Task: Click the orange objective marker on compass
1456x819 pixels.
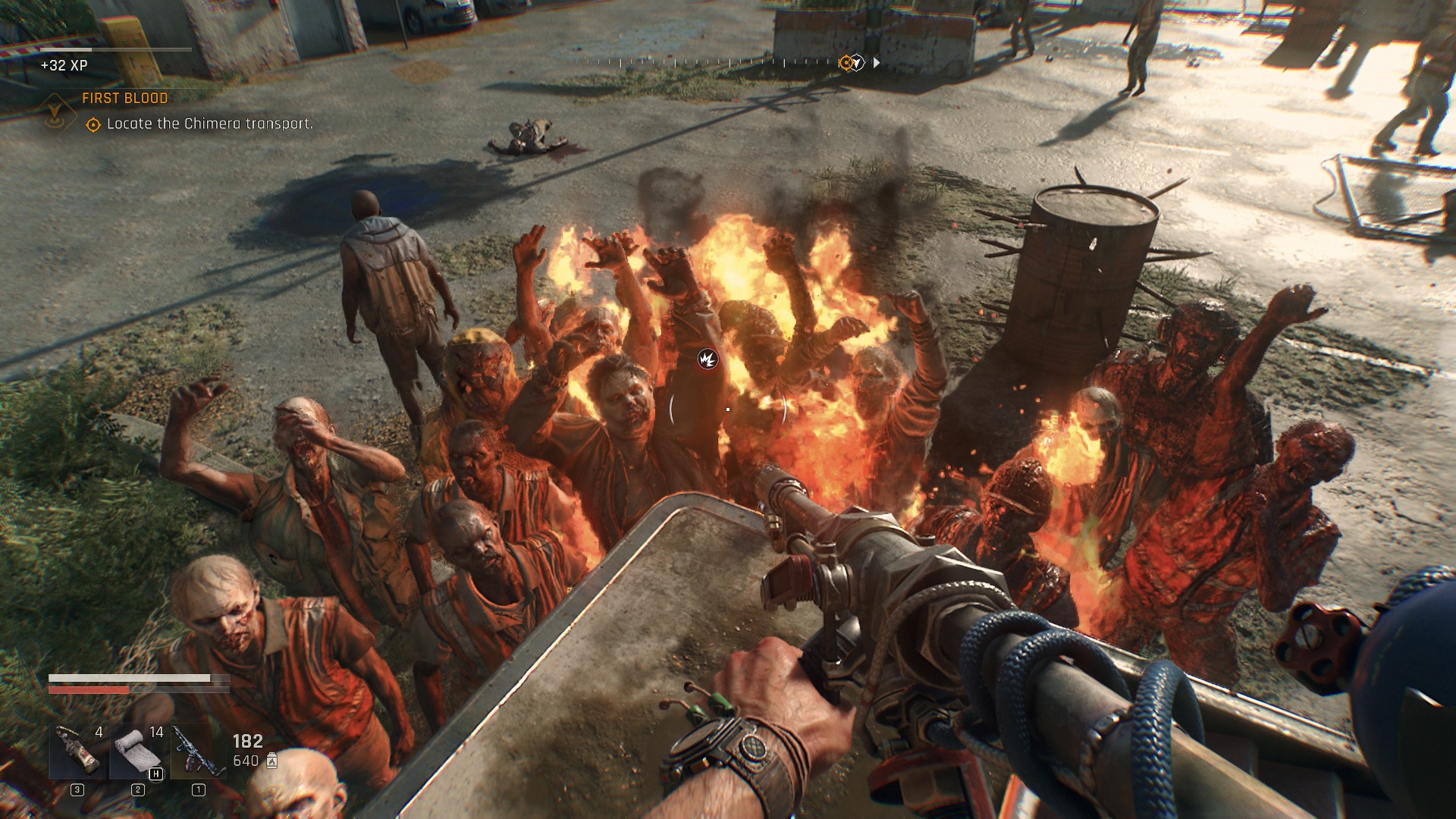Action: [846, 63]
